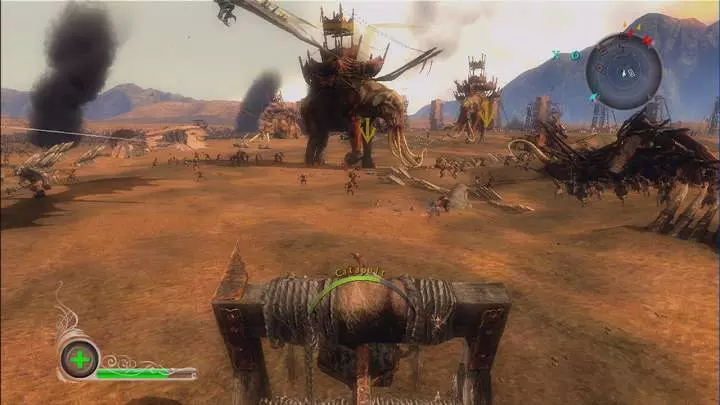Select the cyan circle marker beside the minimap
Viewport: 720px width, 405px height.
click(x=576, y=55)
